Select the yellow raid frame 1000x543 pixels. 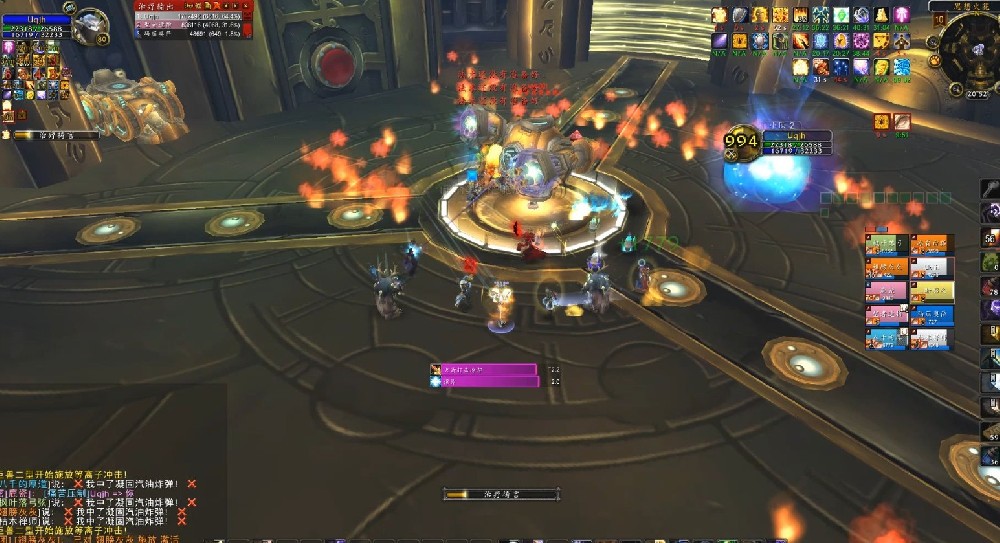932,291
